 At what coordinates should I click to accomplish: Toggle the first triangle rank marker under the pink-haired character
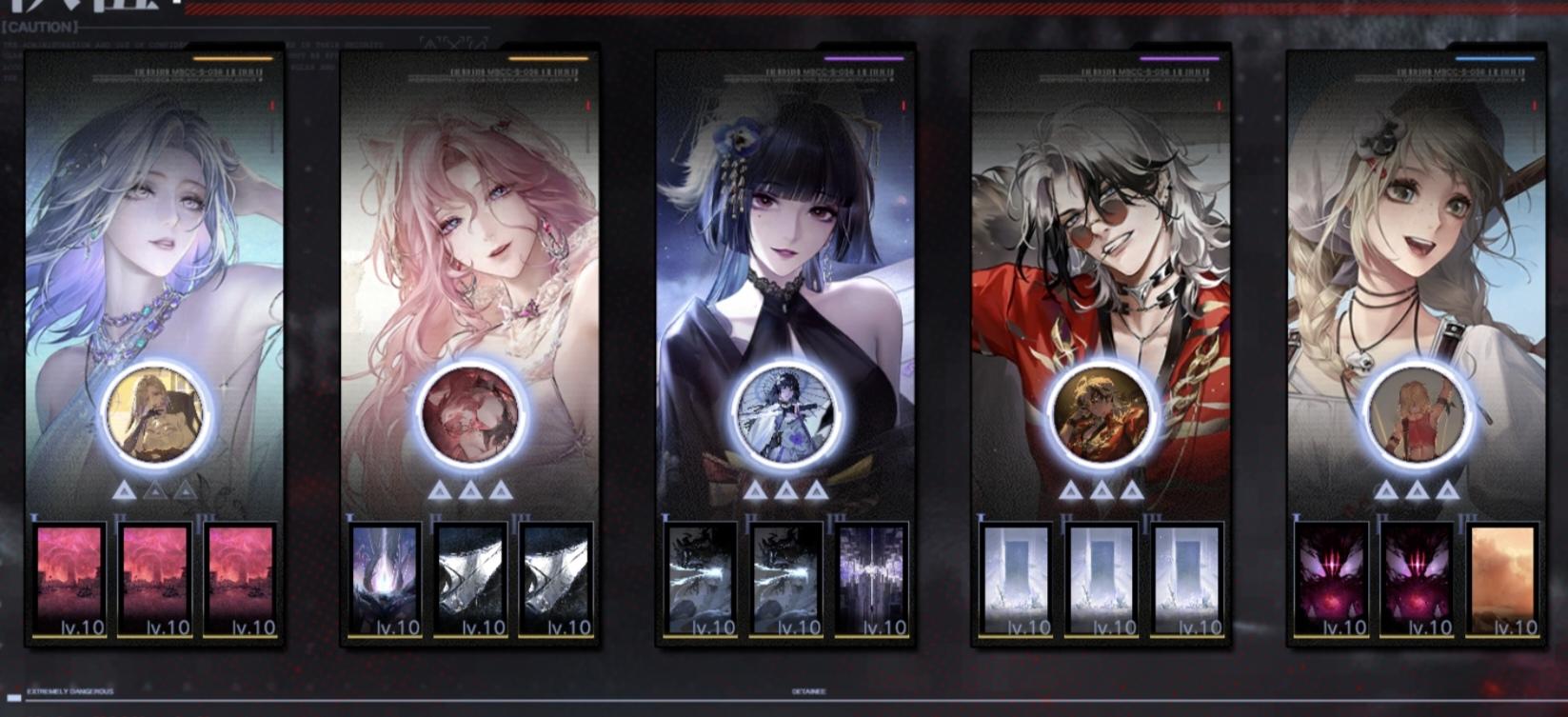coord(440,488)
